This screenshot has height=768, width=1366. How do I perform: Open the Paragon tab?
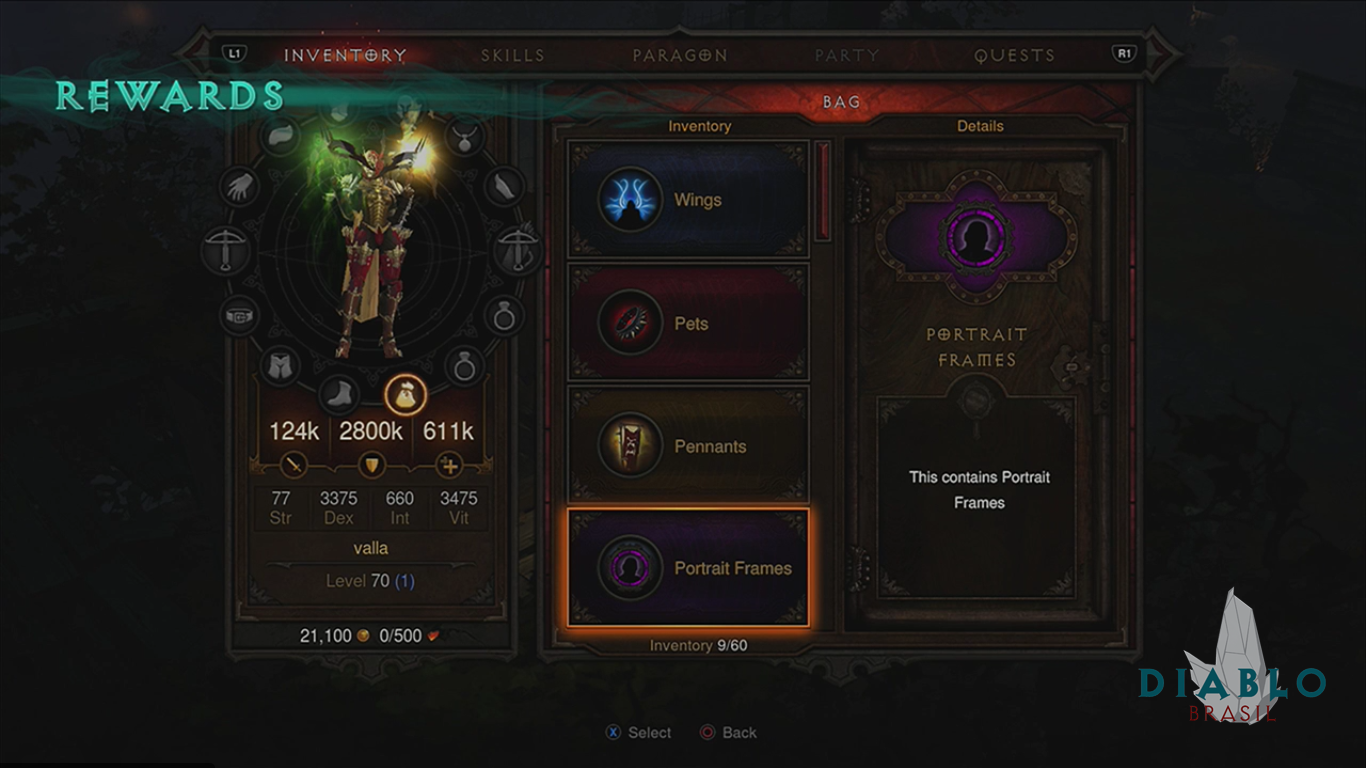[679, 55]
